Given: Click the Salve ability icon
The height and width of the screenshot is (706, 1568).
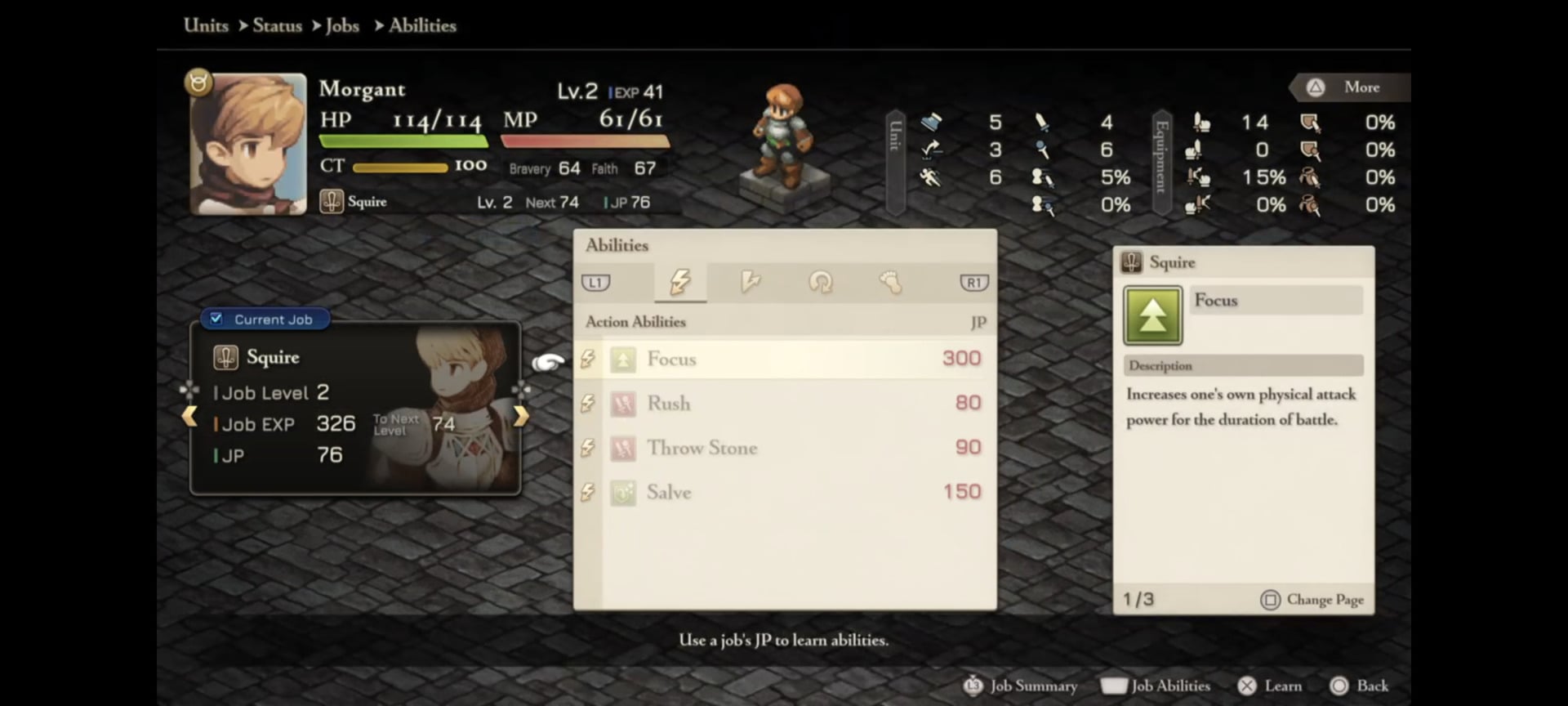Looking at the screenshot, I should (623, 492).
